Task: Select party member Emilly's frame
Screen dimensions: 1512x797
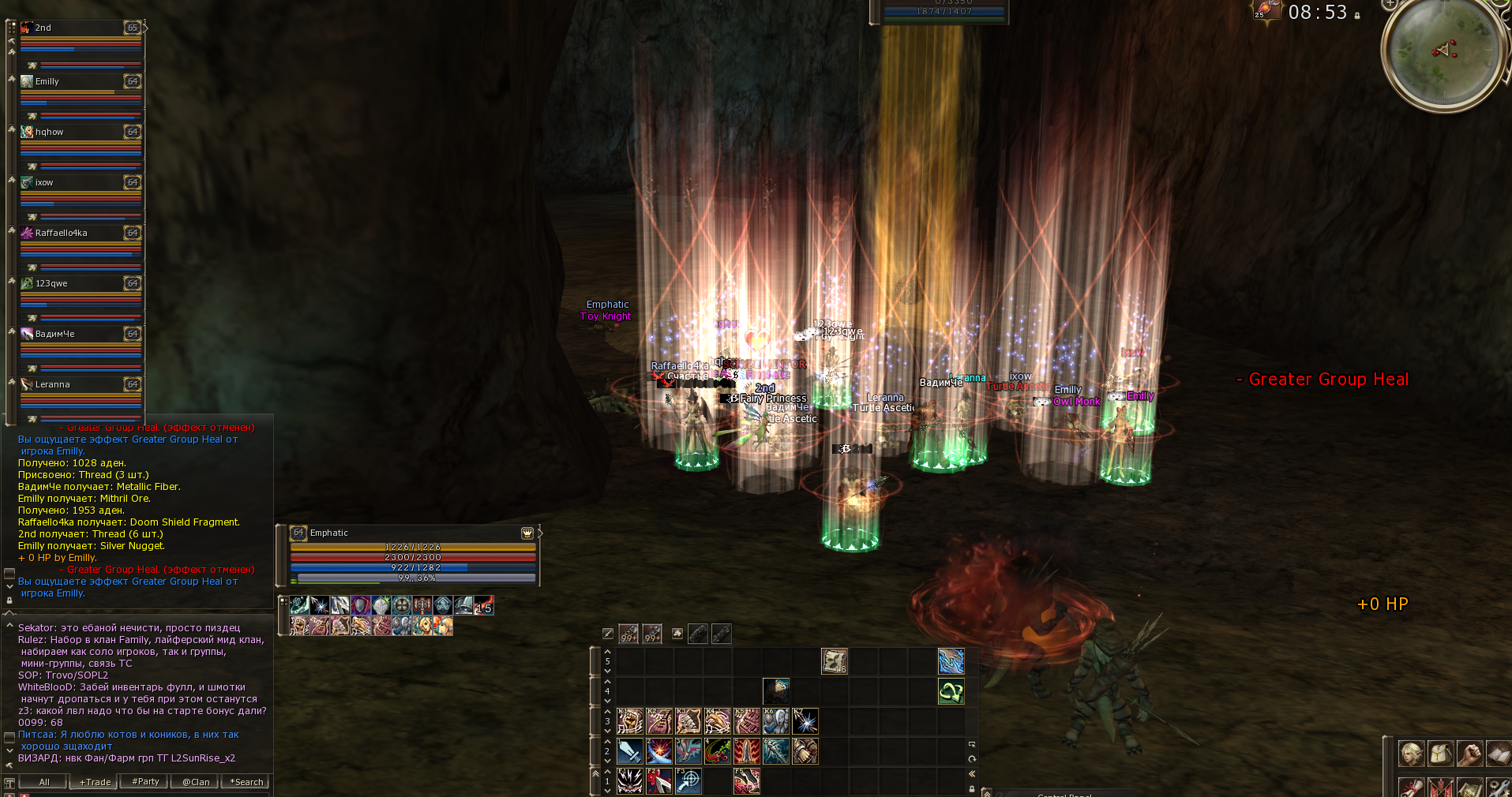Action: point(81,82)
